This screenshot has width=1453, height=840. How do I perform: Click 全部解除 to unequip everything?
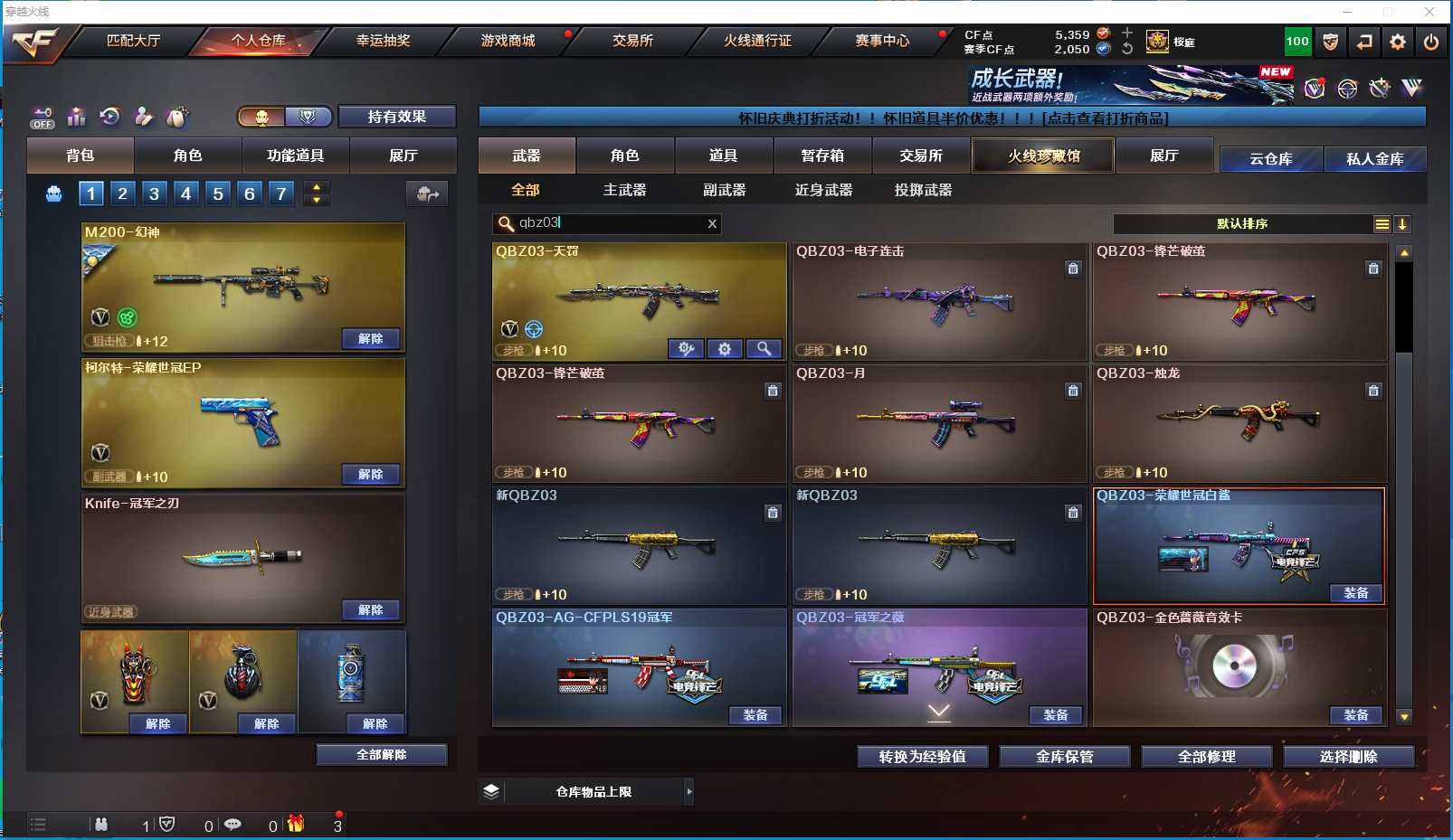(381, 755)
